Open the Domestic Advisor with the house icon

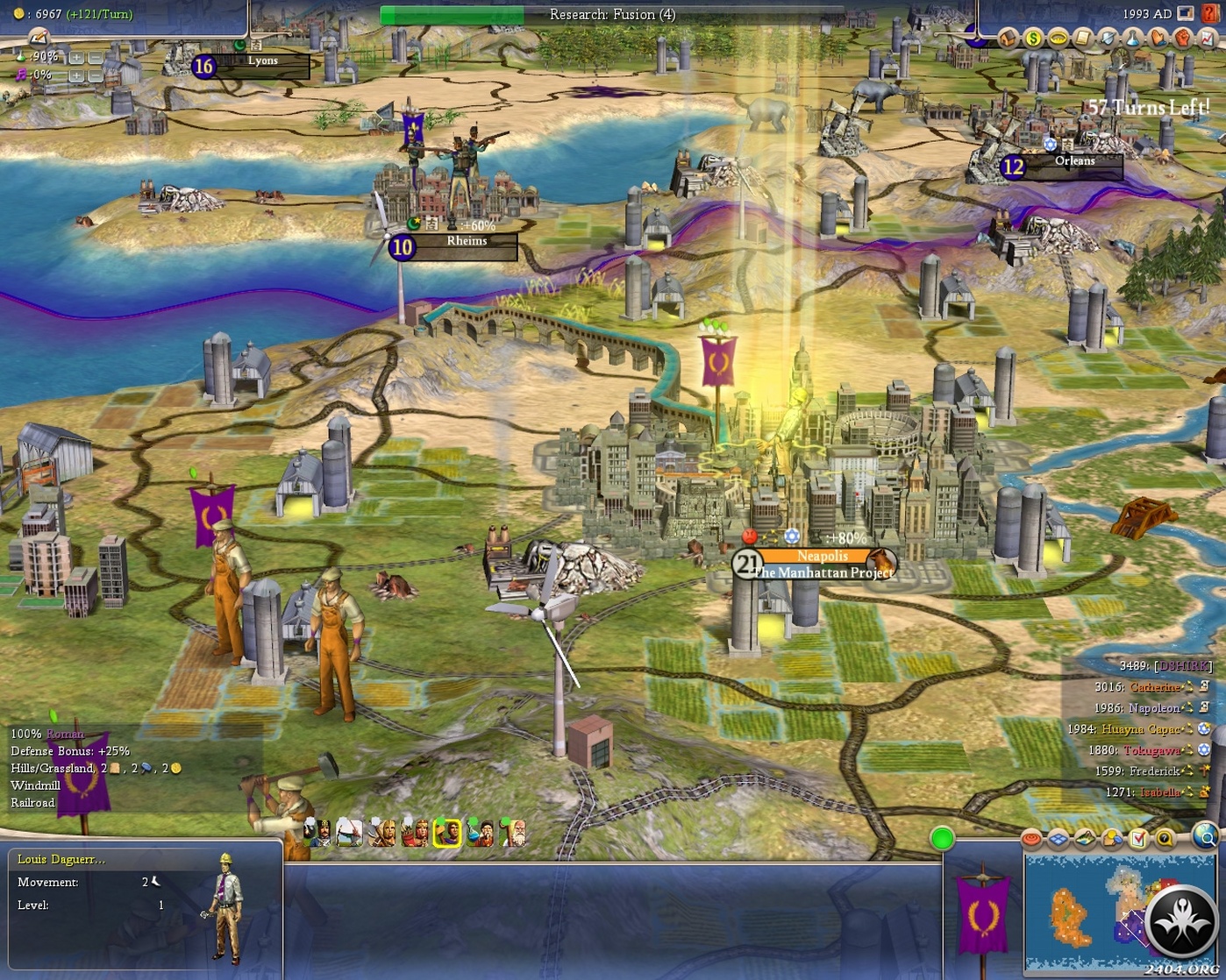tap(1007, 38)
